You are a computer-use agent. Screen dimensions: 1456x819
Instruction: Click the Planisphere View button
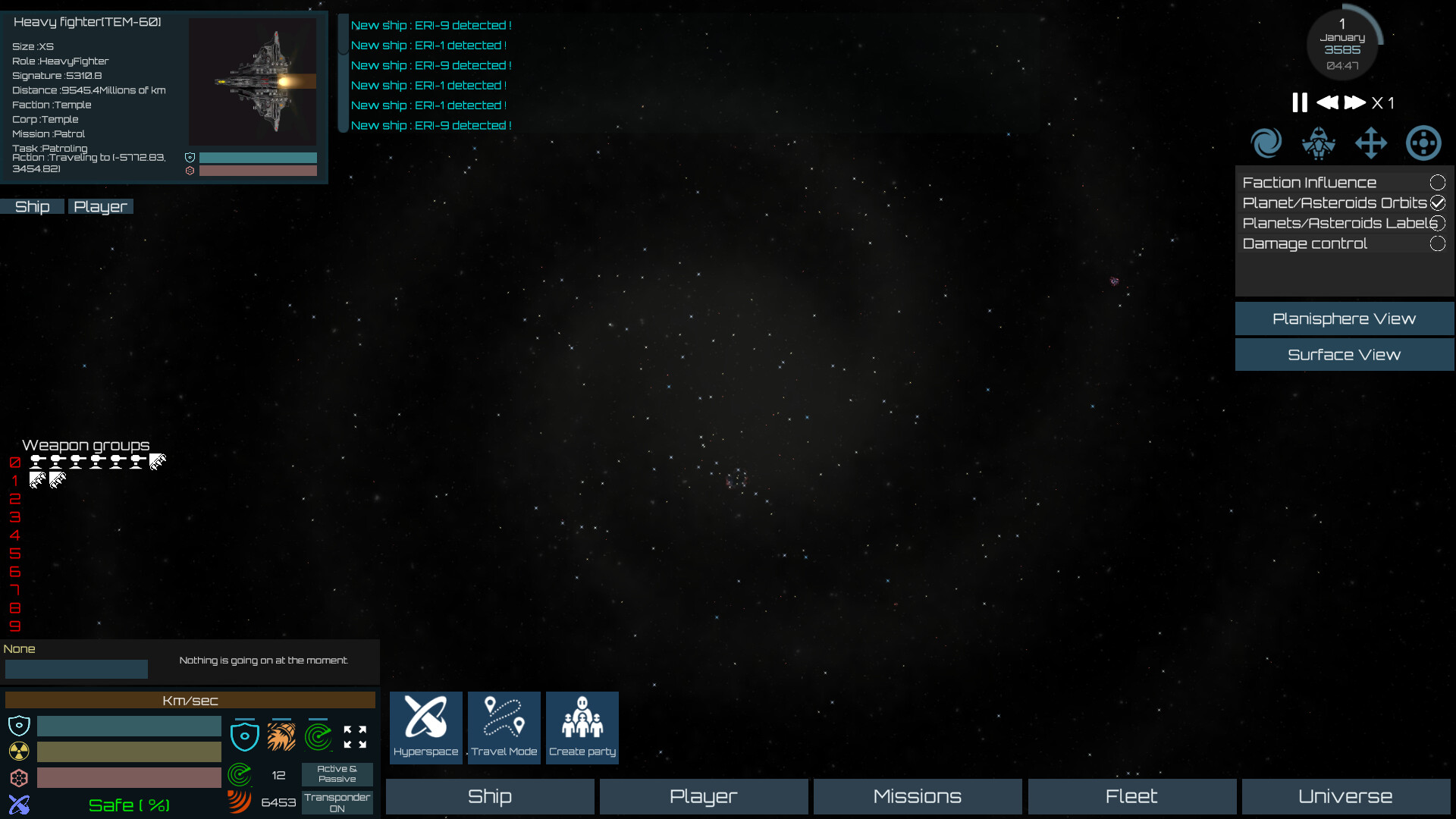(1344, 318)
